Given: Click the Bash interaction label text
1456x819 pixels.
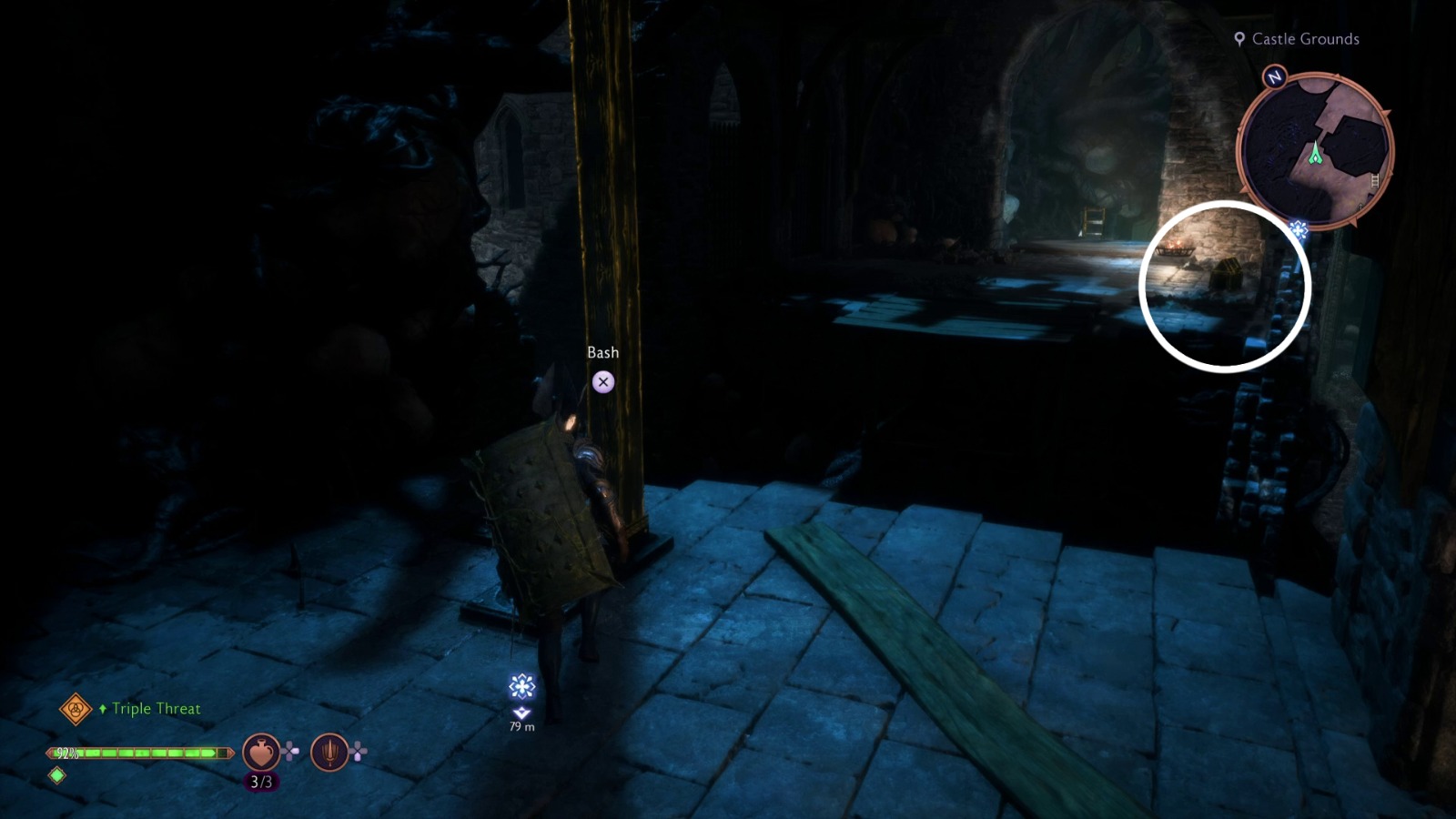Looking at the screenshot, I should click(602, 352).
